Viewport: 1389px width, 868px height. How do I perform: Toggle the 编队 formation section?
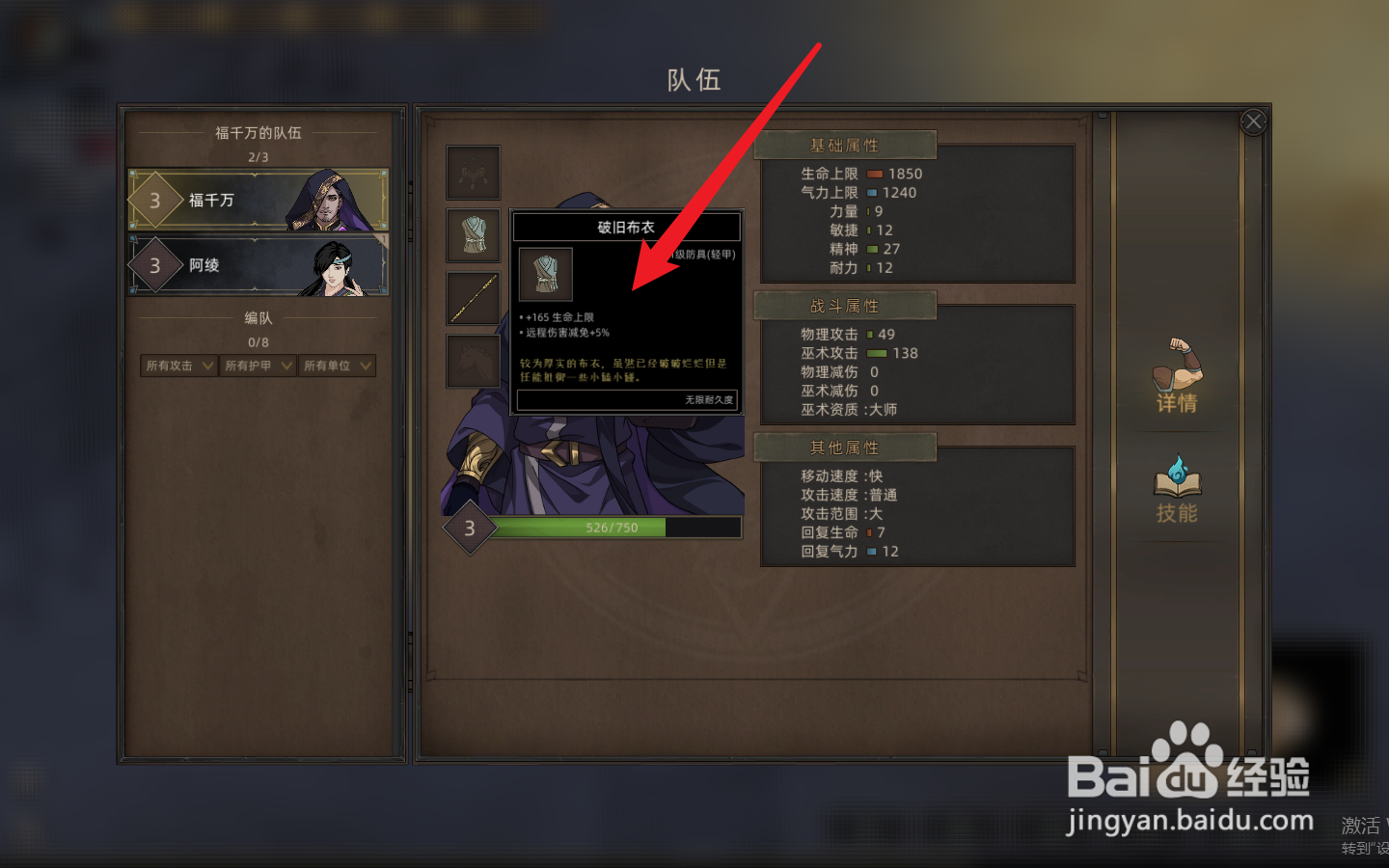[x=258, y=317]
